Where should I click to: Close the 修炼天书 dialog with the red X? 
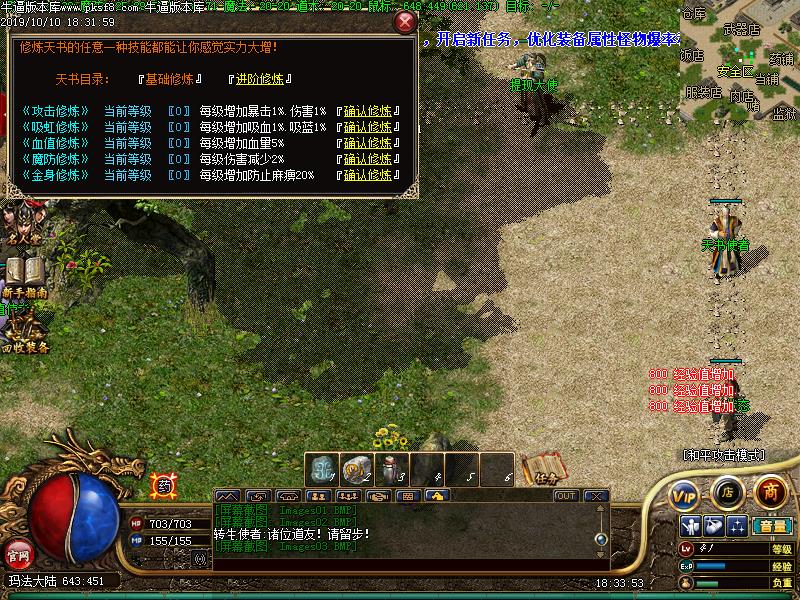point(405,21)
